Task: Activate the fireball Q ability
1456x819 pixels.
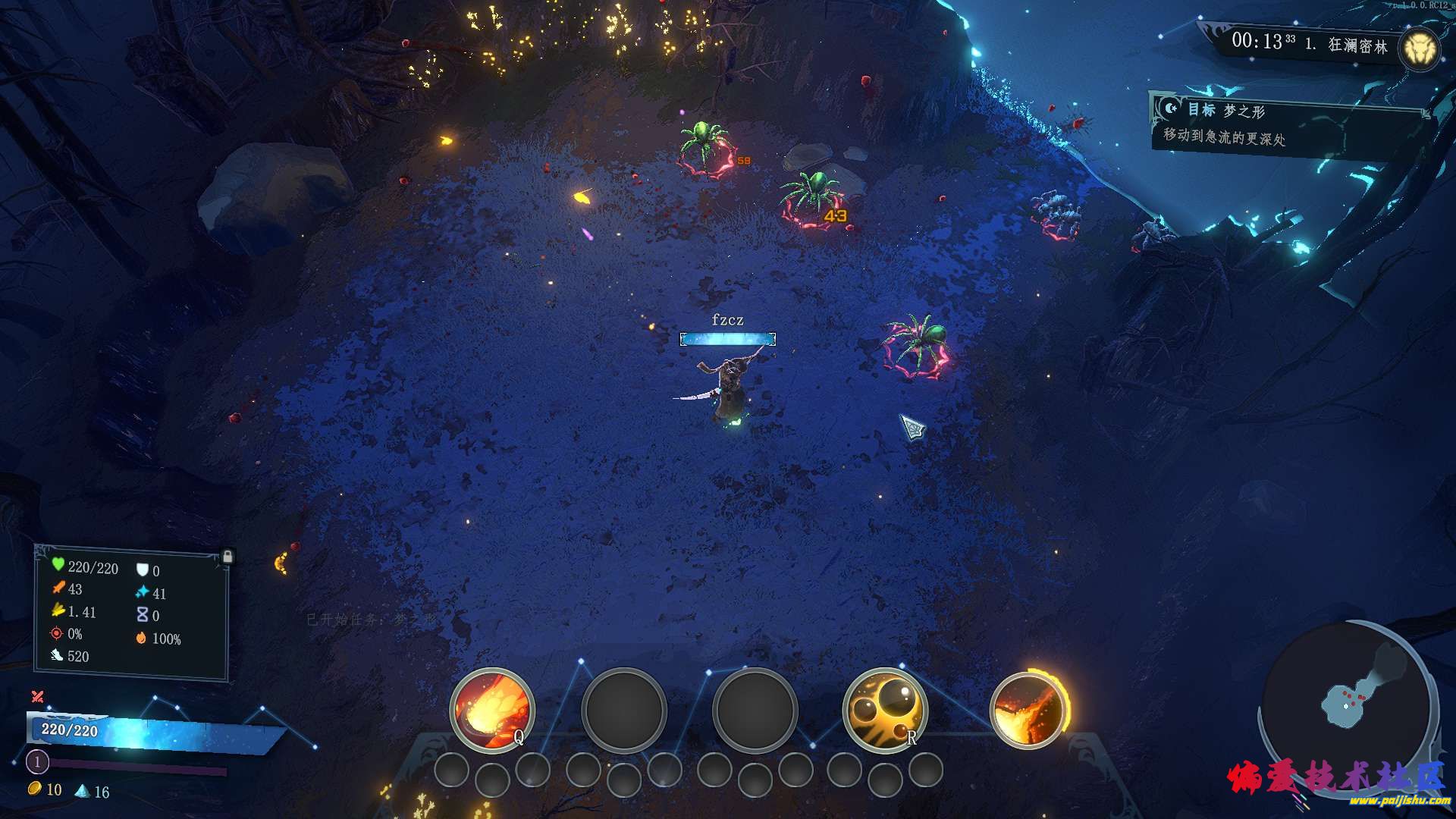Action: [491, 710]
